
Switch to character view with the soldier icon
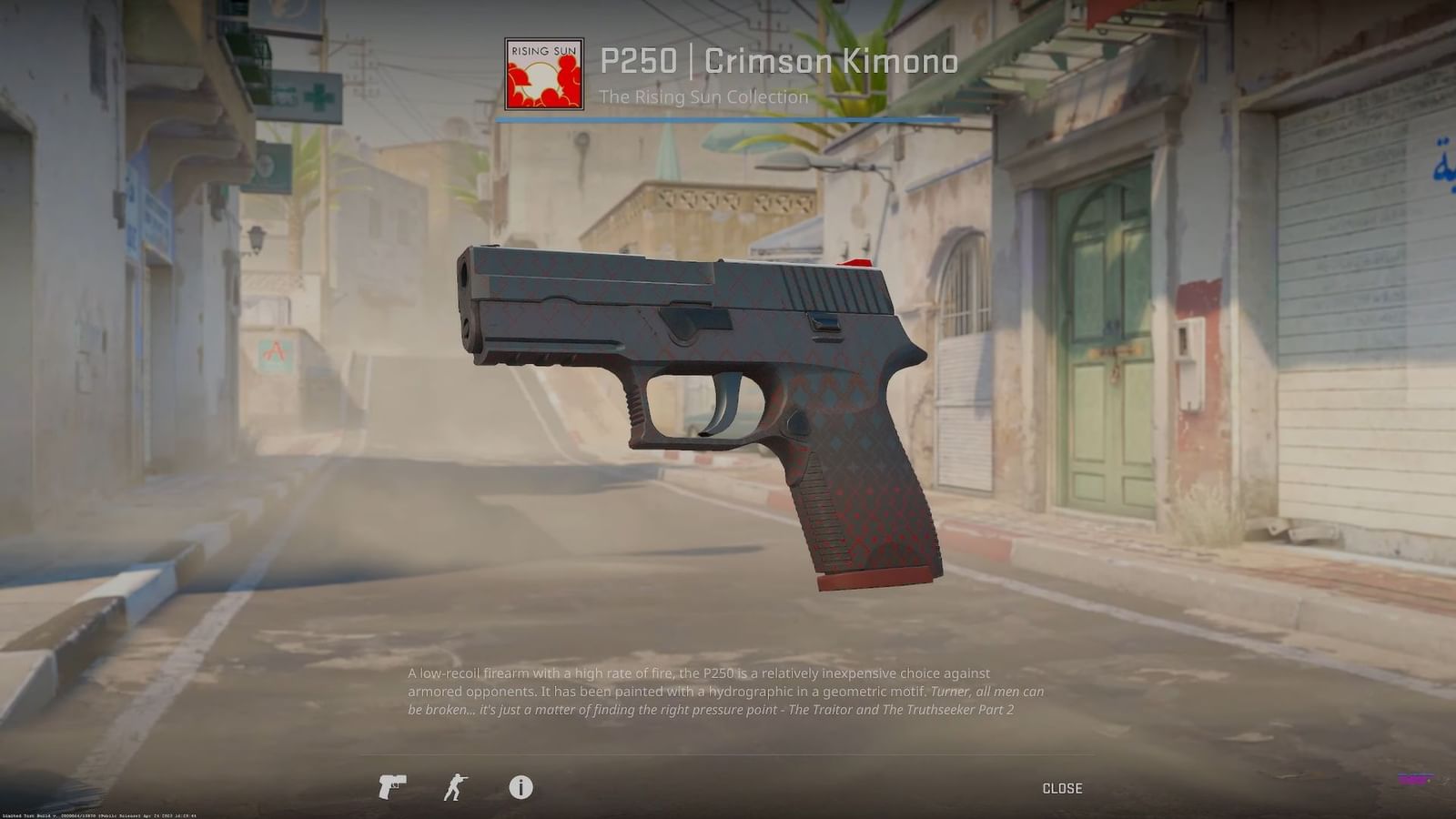click(x=457, y=786)
